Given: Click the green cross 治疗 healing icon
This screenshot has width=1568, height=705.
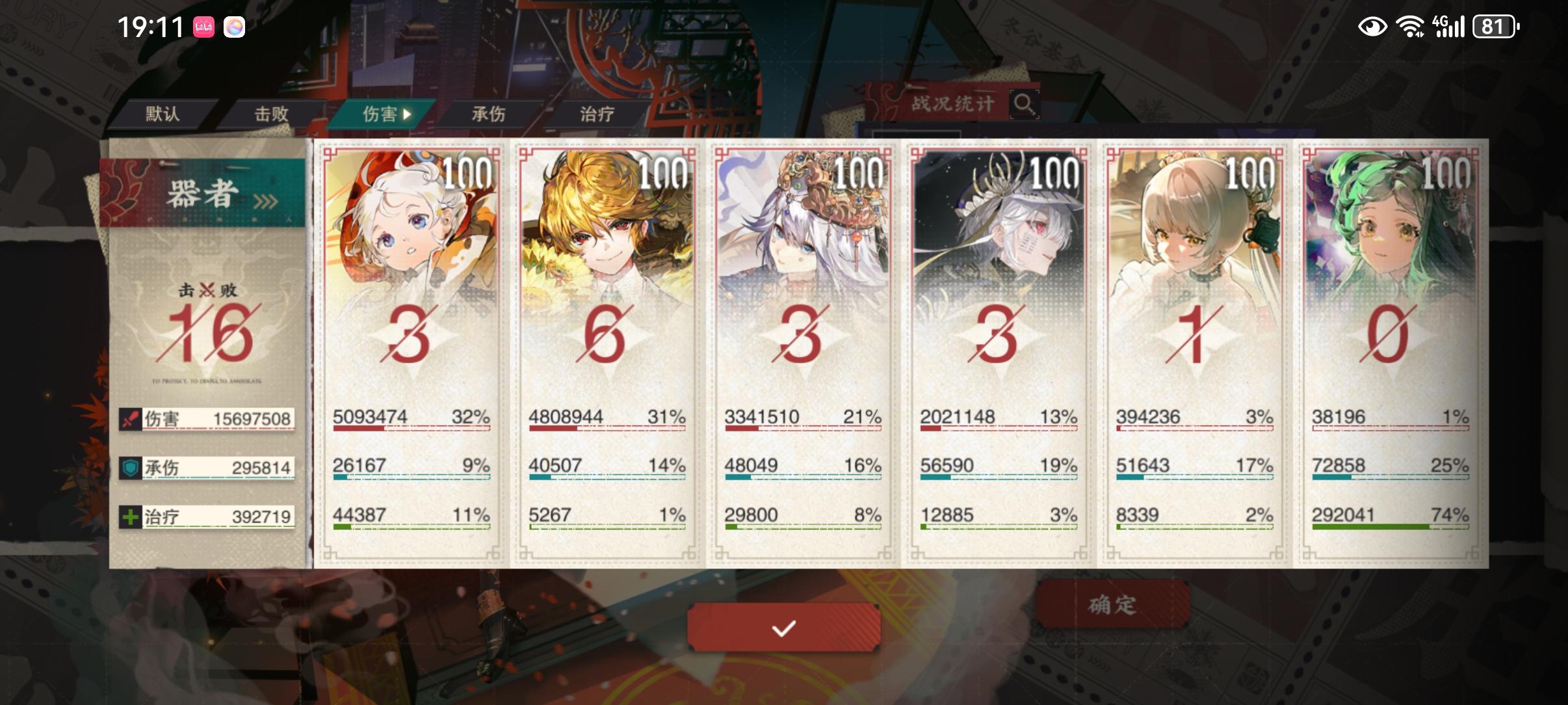Looking at the screenshot, I should point(130,516).
